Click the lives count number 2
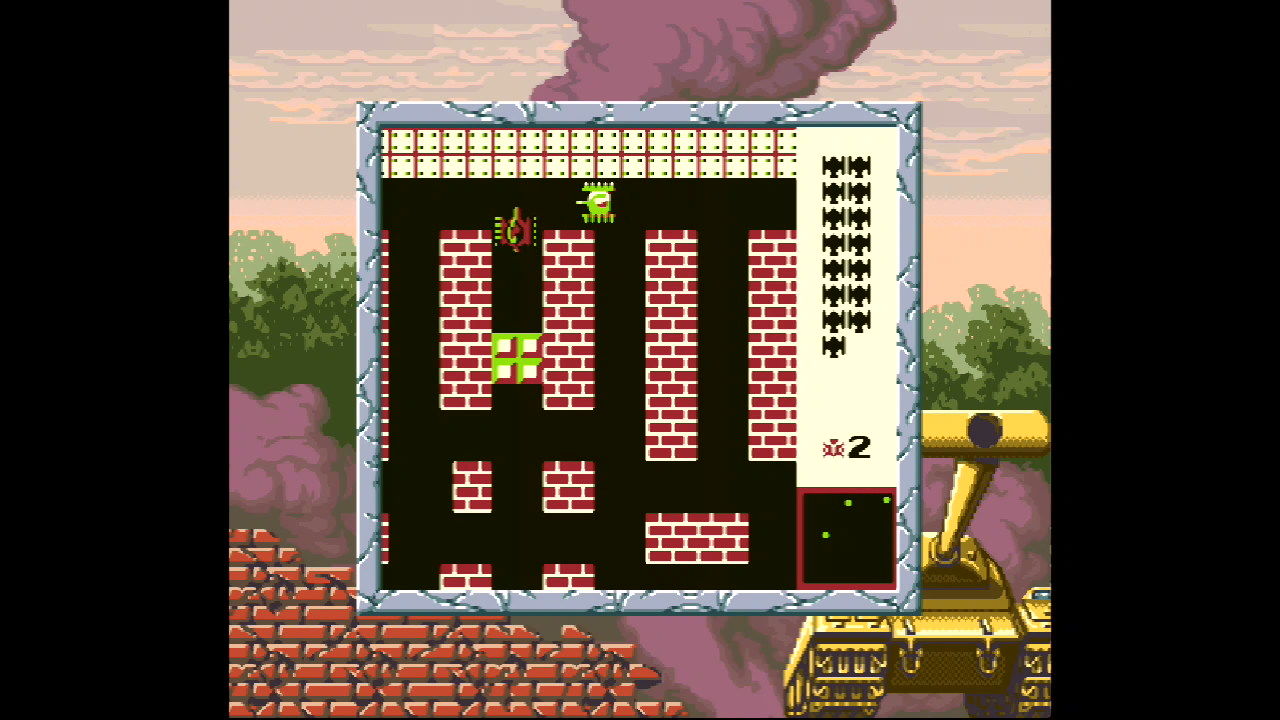Viewport: 1280px width, 720px height. [857, 449]
